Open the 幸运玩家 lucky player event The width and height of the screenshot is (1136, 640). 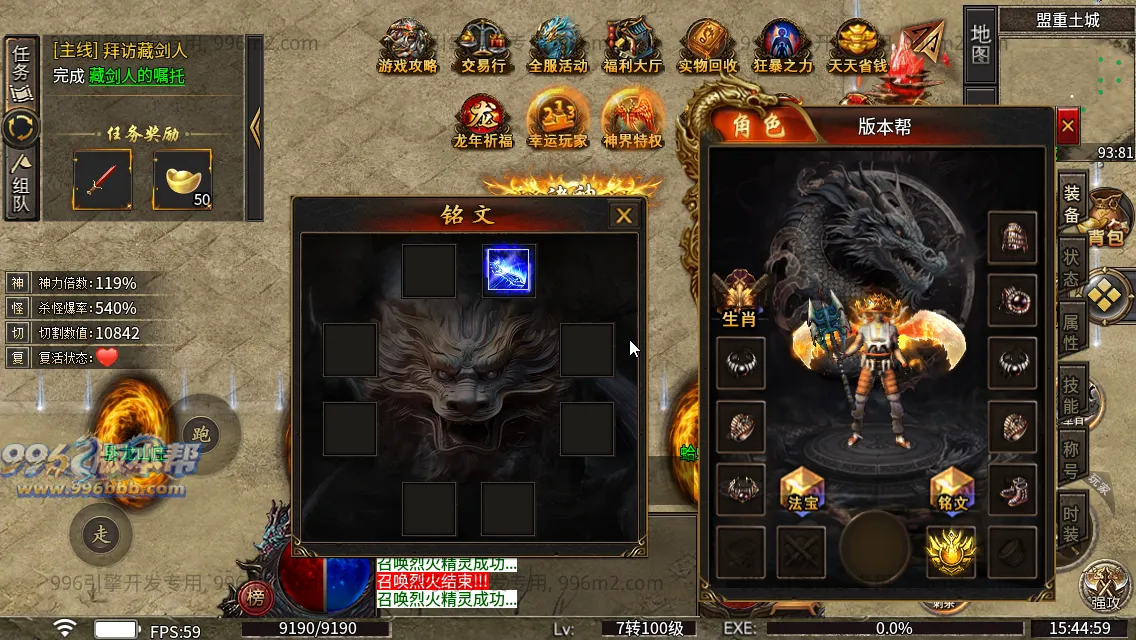(558, 121)
